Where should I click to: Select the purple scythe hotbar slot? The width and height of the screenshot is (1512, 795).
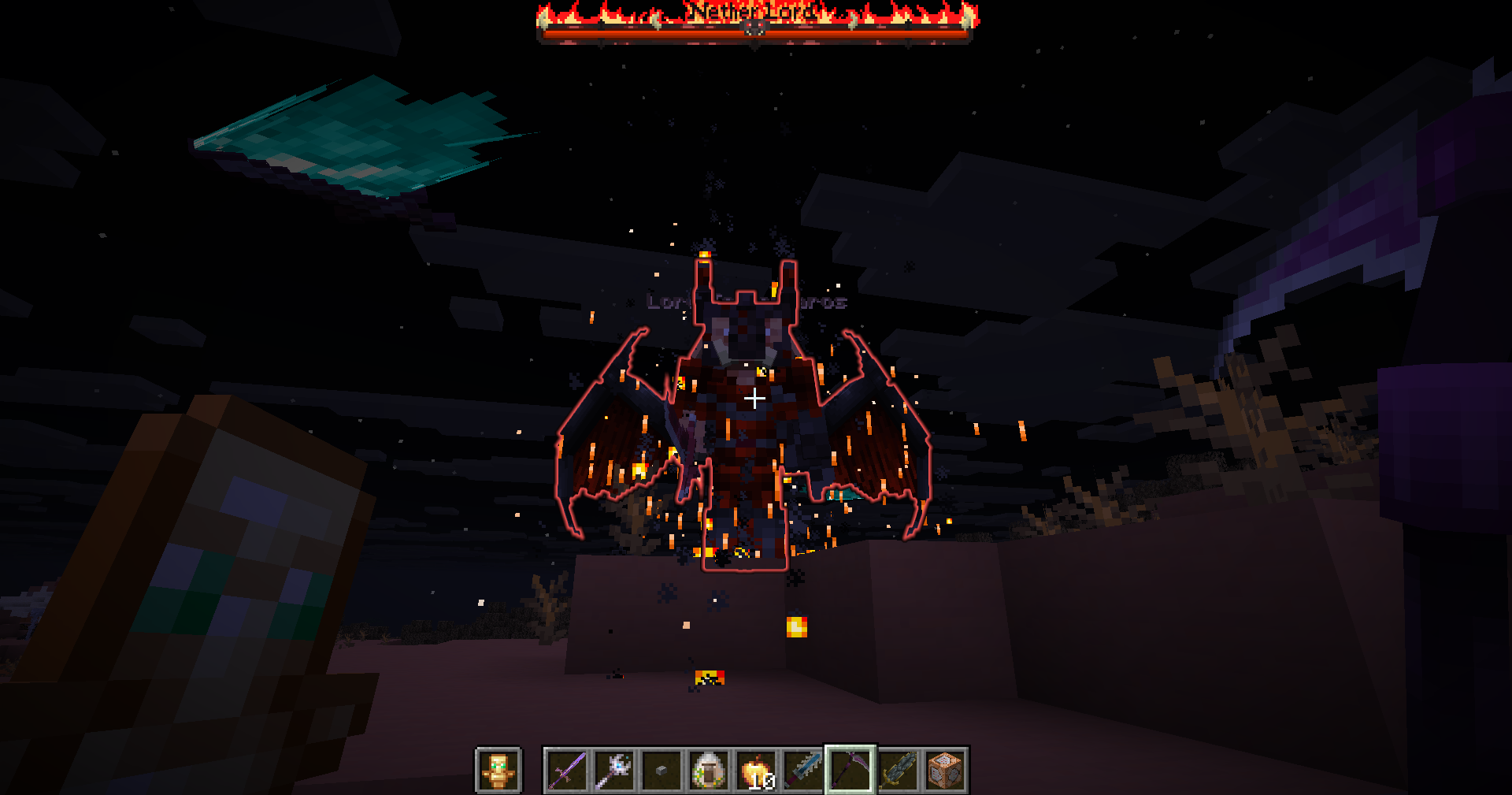click(x=850, y=770)
